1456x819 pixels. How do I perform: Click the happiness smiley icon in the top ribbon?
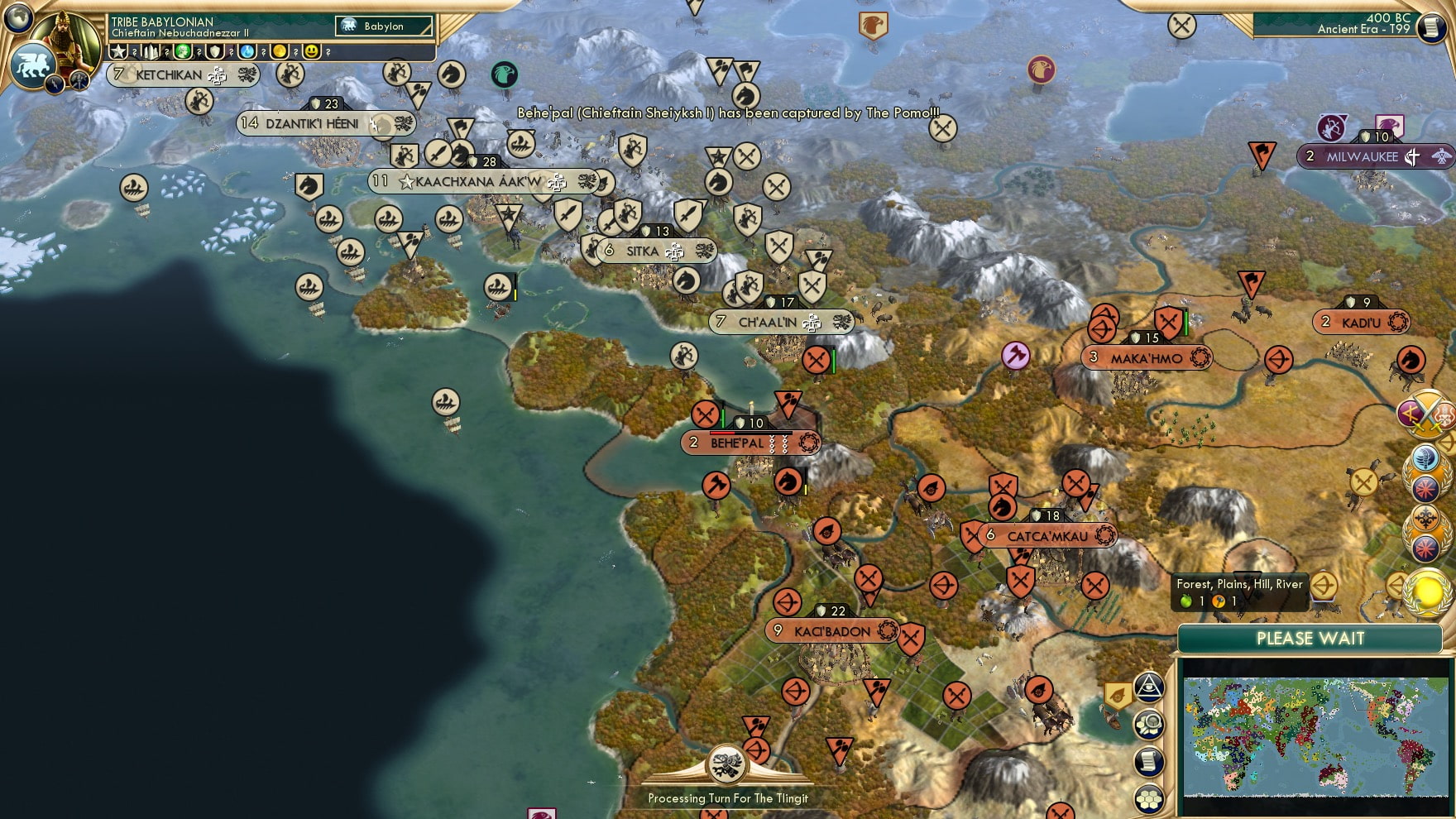[310, 53]
